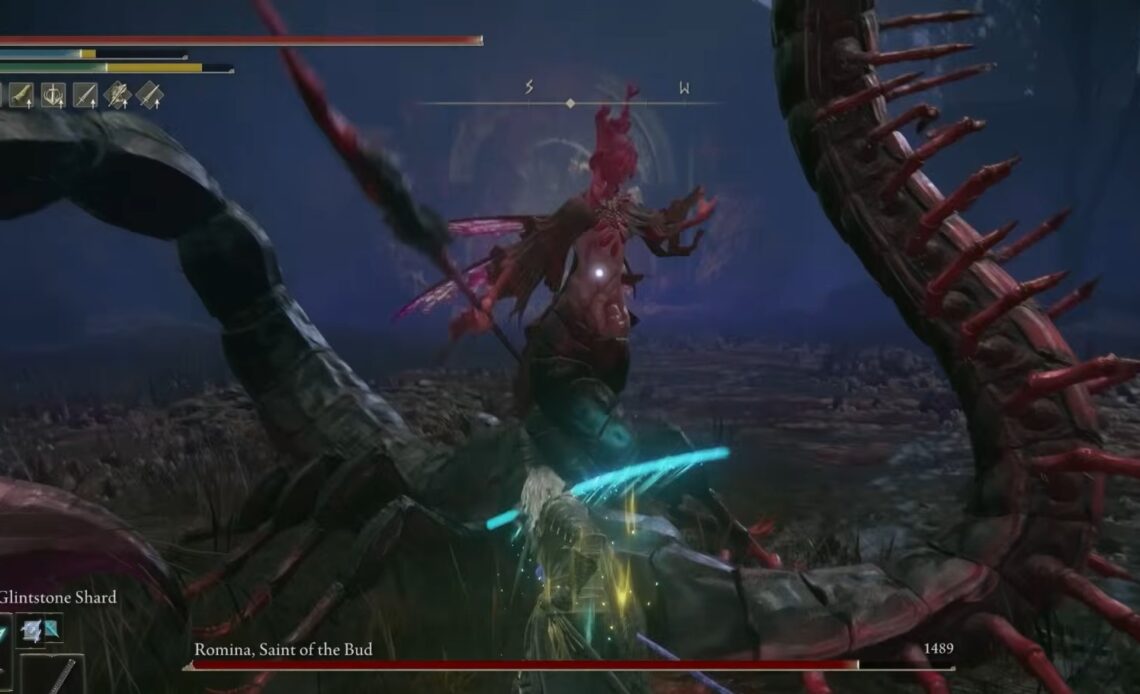
Task: Select the gauntlet buff status icon
Action: (22, 95)
